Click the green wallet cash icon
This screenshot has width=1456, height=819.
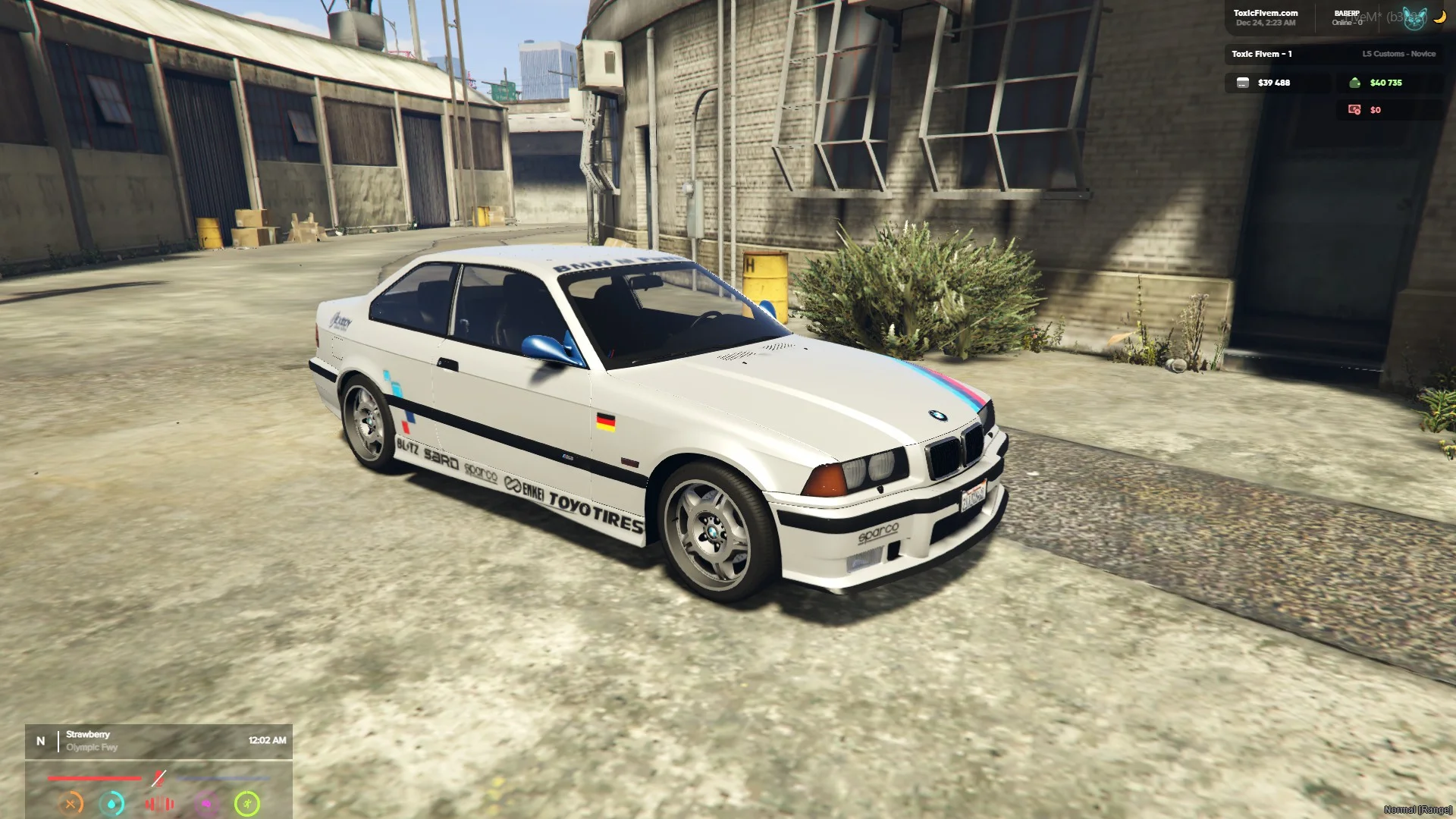1354,83
